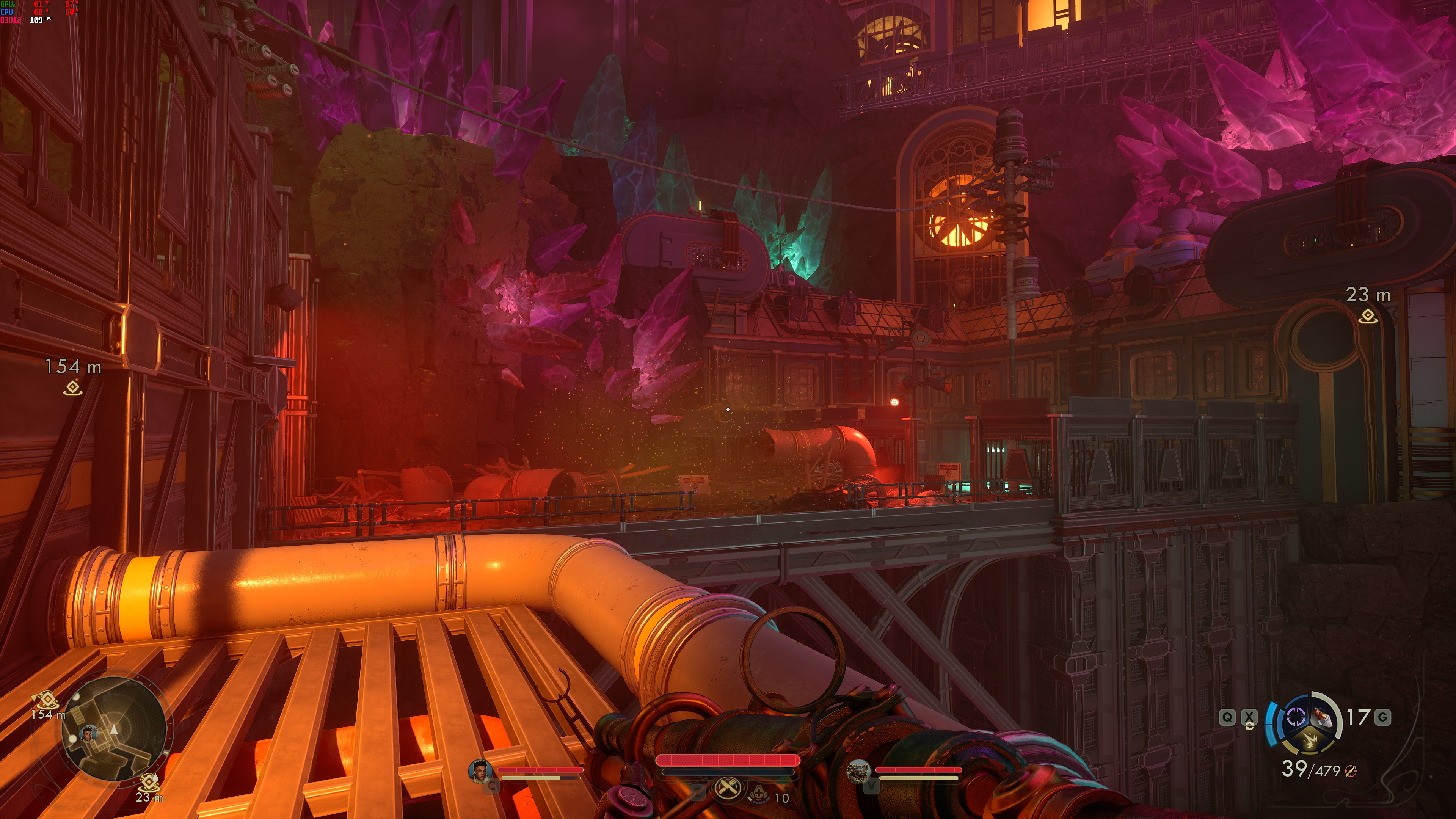1456x819 pixels.
Task: Click the 23 m quest marker on the minimap rim
Action: [149, 782]
